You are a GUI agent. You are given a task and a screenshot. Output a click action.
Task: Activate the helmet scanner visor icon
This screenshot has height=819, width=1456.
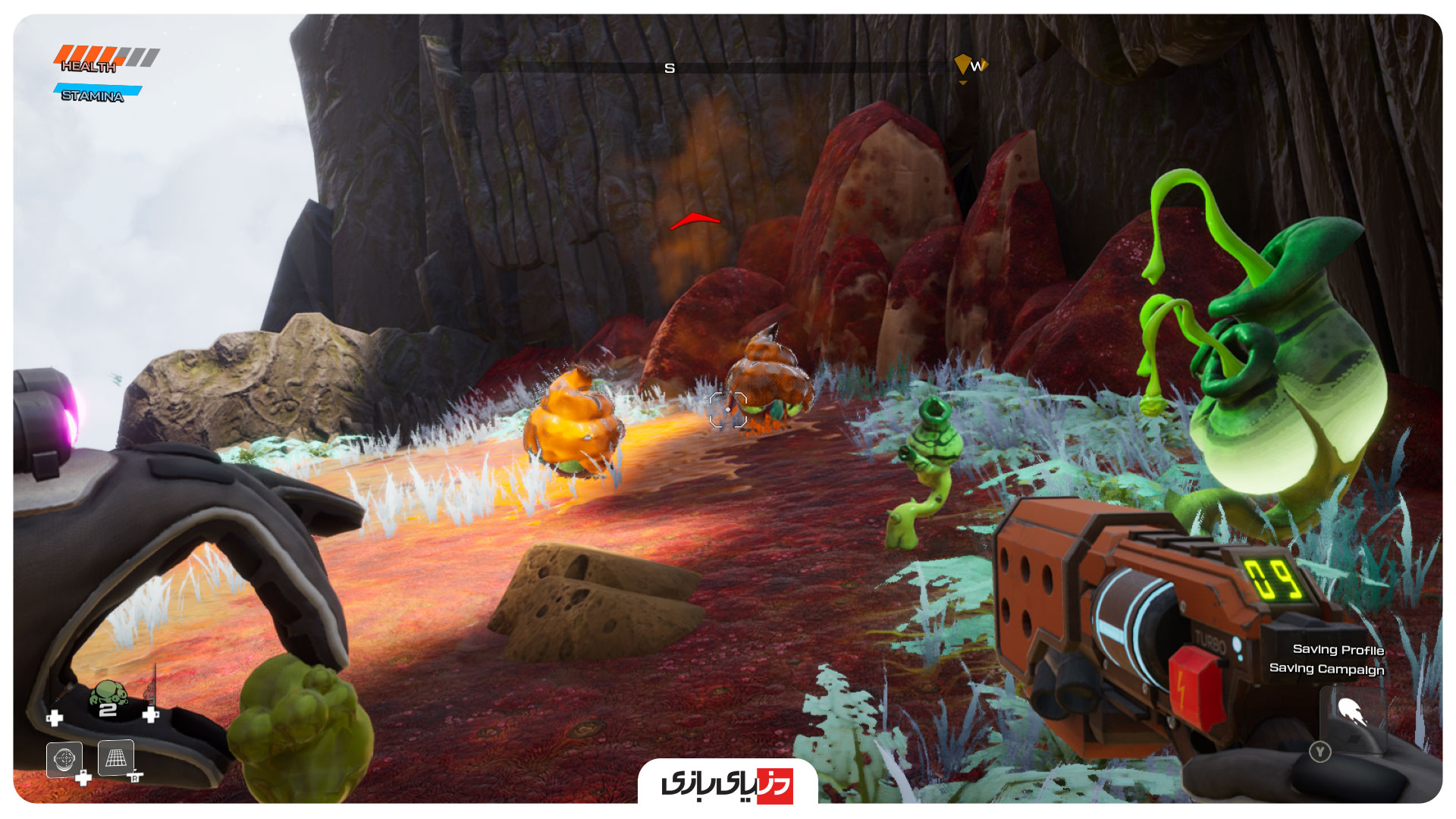[x=64, y=758]
